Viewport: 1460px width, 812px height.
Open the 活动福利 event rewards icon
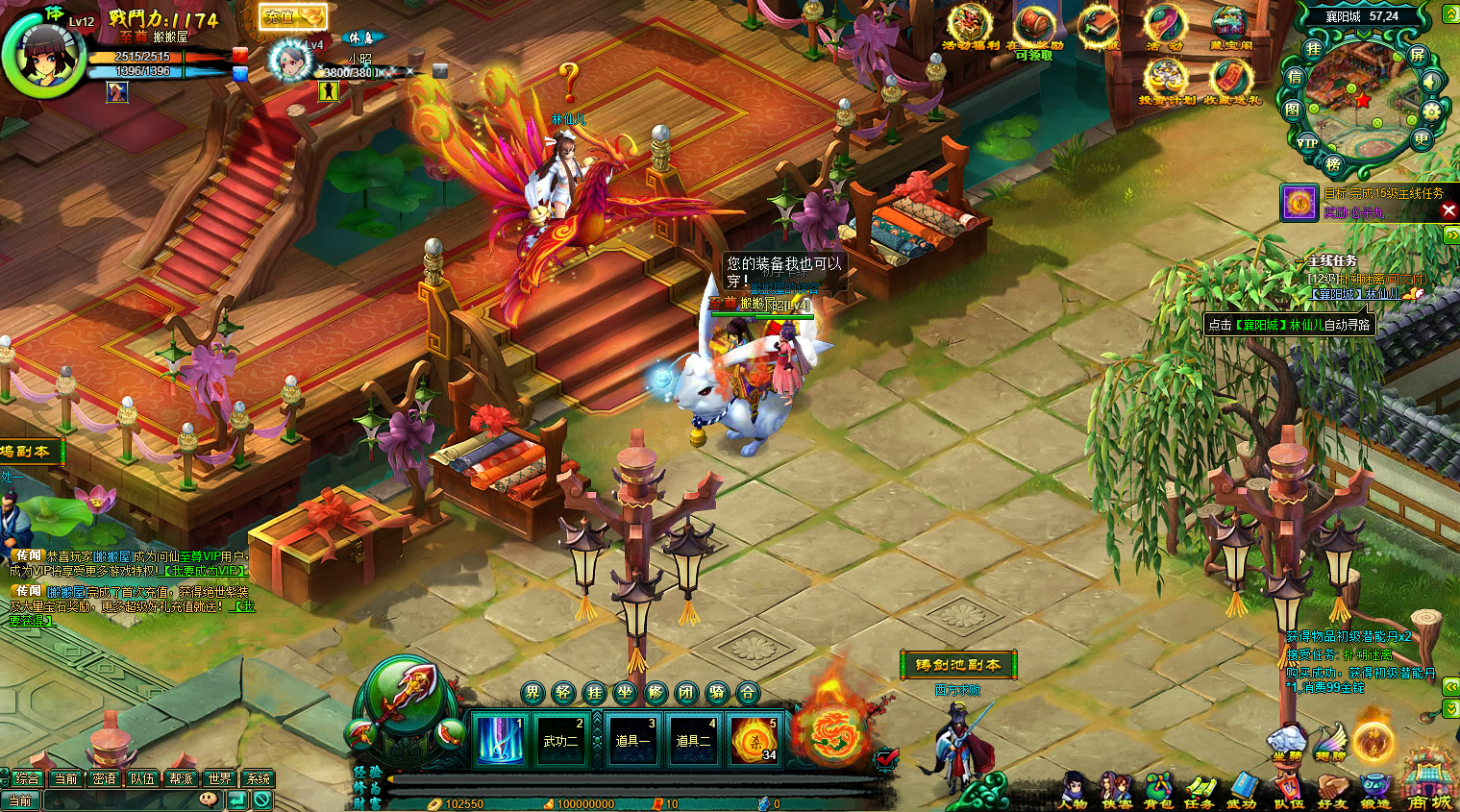(970, 27)
